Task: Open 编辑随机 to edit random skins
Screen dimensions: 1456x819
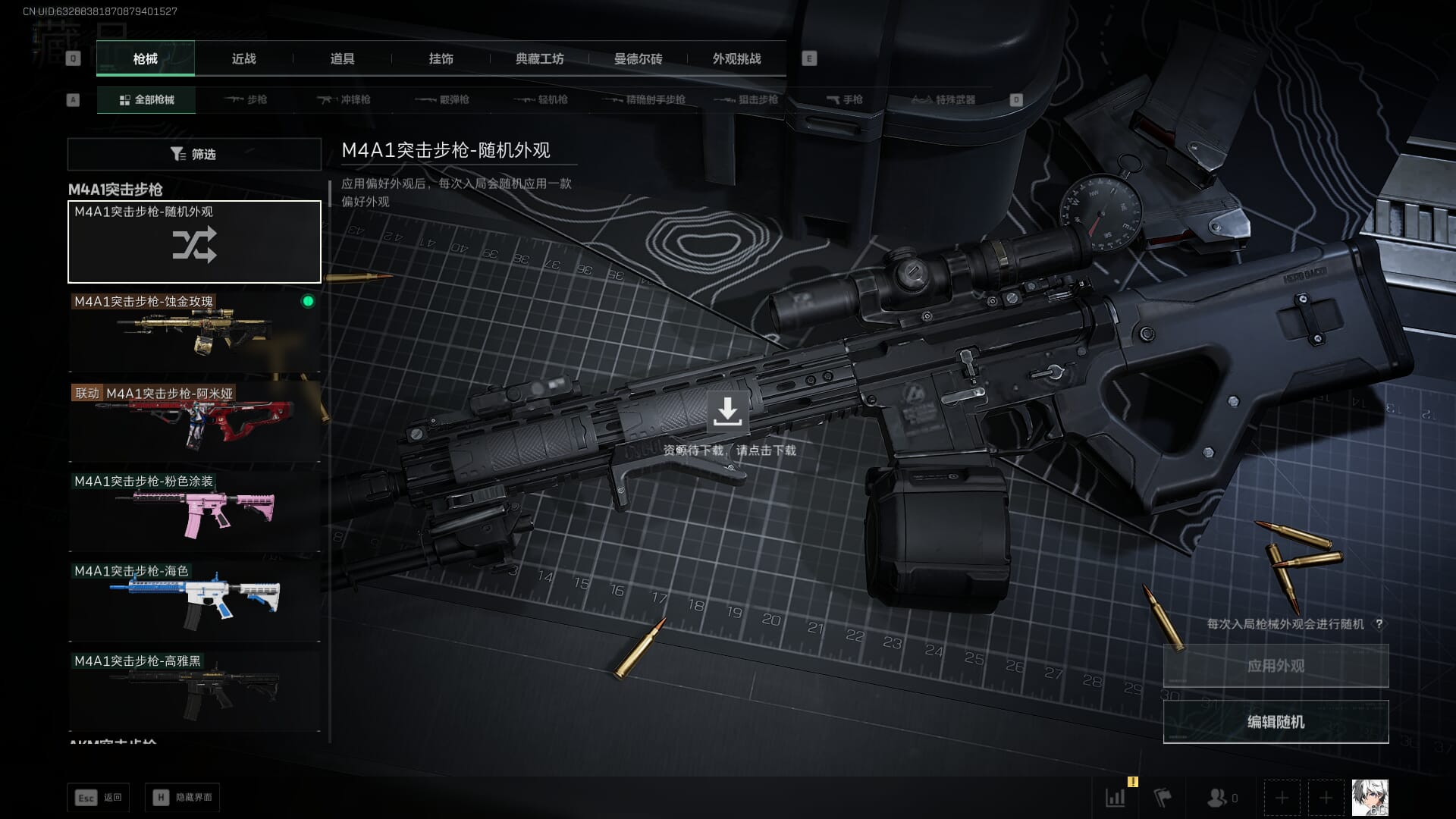Action: tap(1276, 722)
